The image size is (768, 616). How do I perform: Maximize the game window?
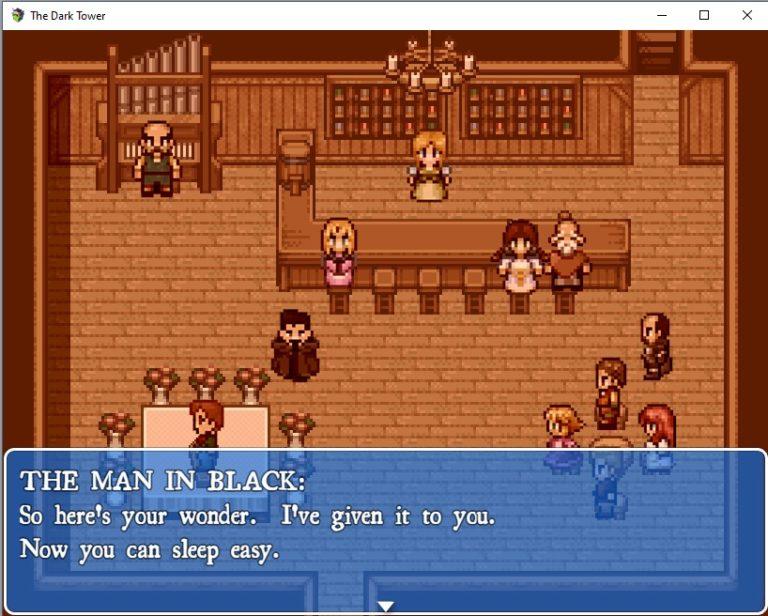click(704, 15)
